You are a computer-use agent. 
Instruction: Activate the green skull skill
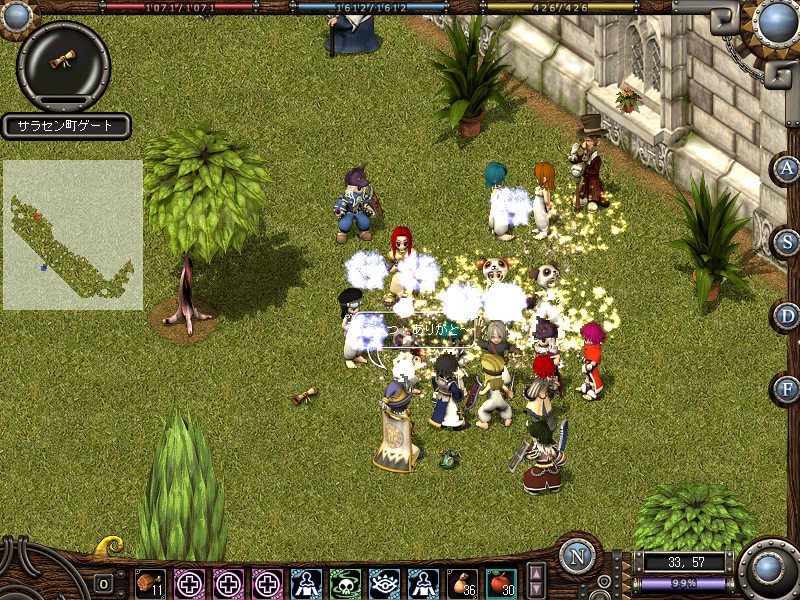pyautogui.click(x=345, y=583)
